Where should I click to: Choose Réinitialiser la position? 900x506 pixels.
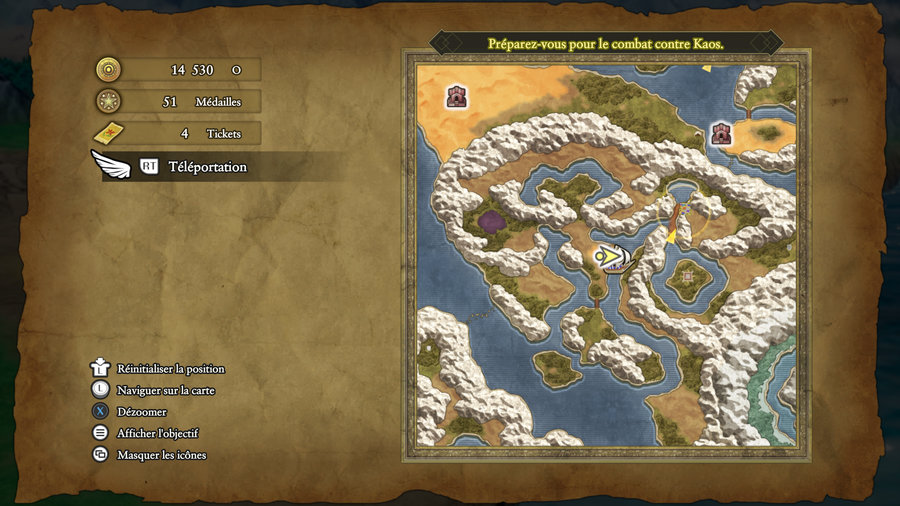[170, 369]
